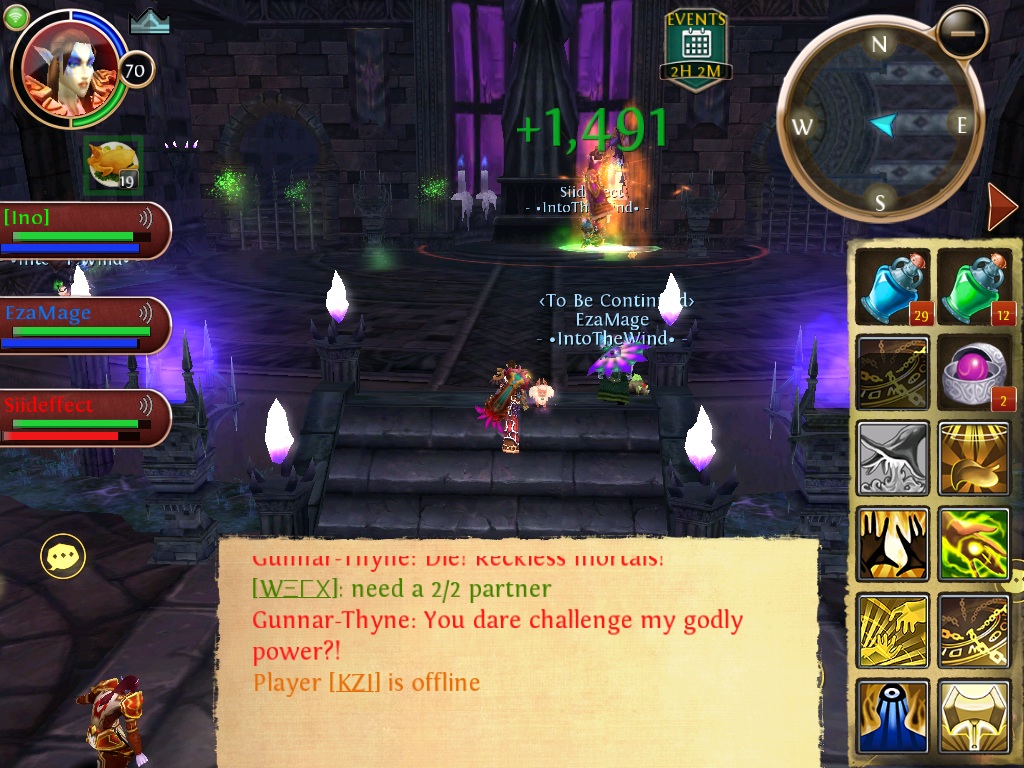Cast the golden reaching hands spell
Viewport: 1024px width, 768px height.
[892, 630]
